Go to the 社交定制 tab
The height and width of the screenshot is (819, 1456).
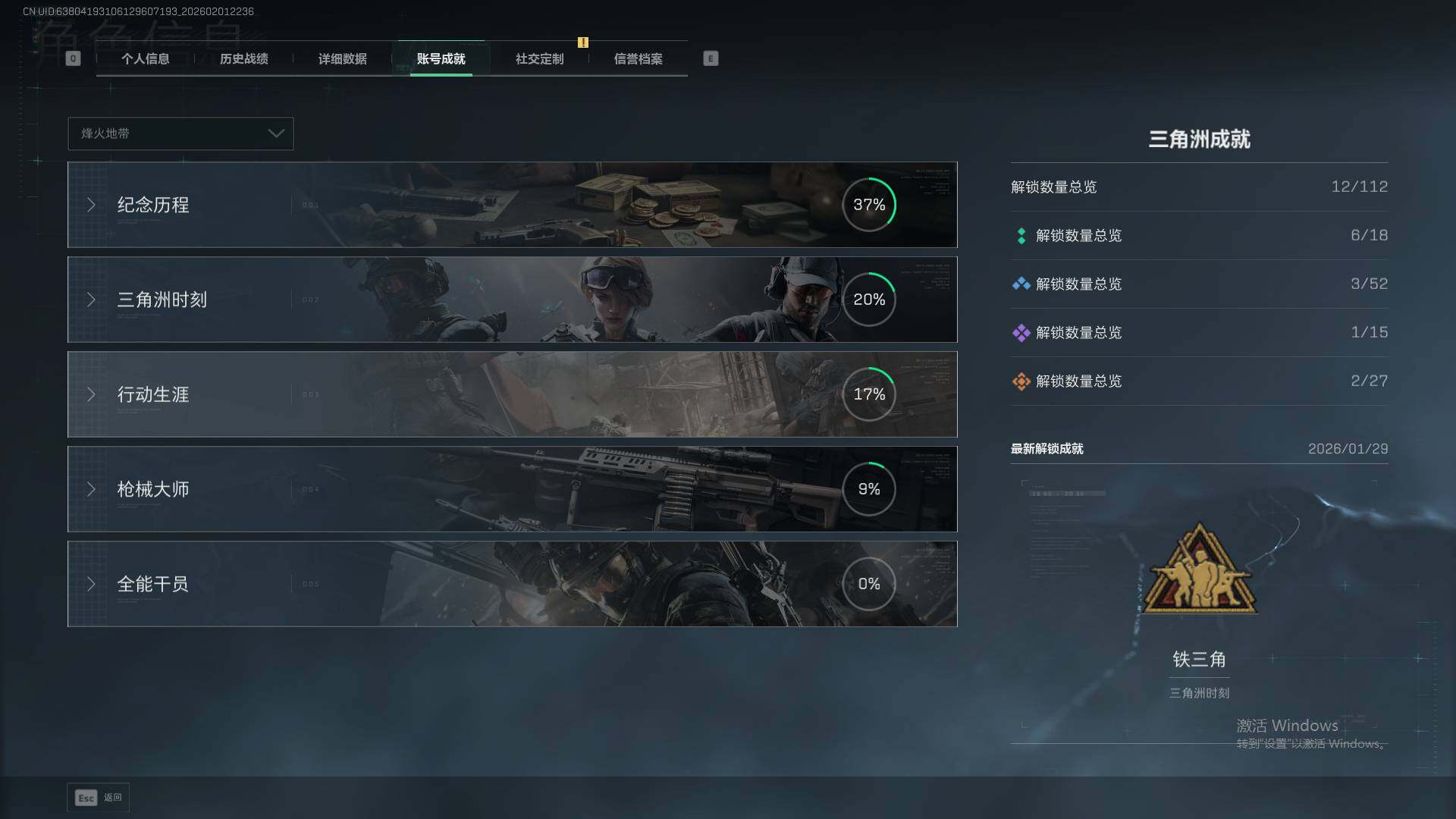pos(539,59)
